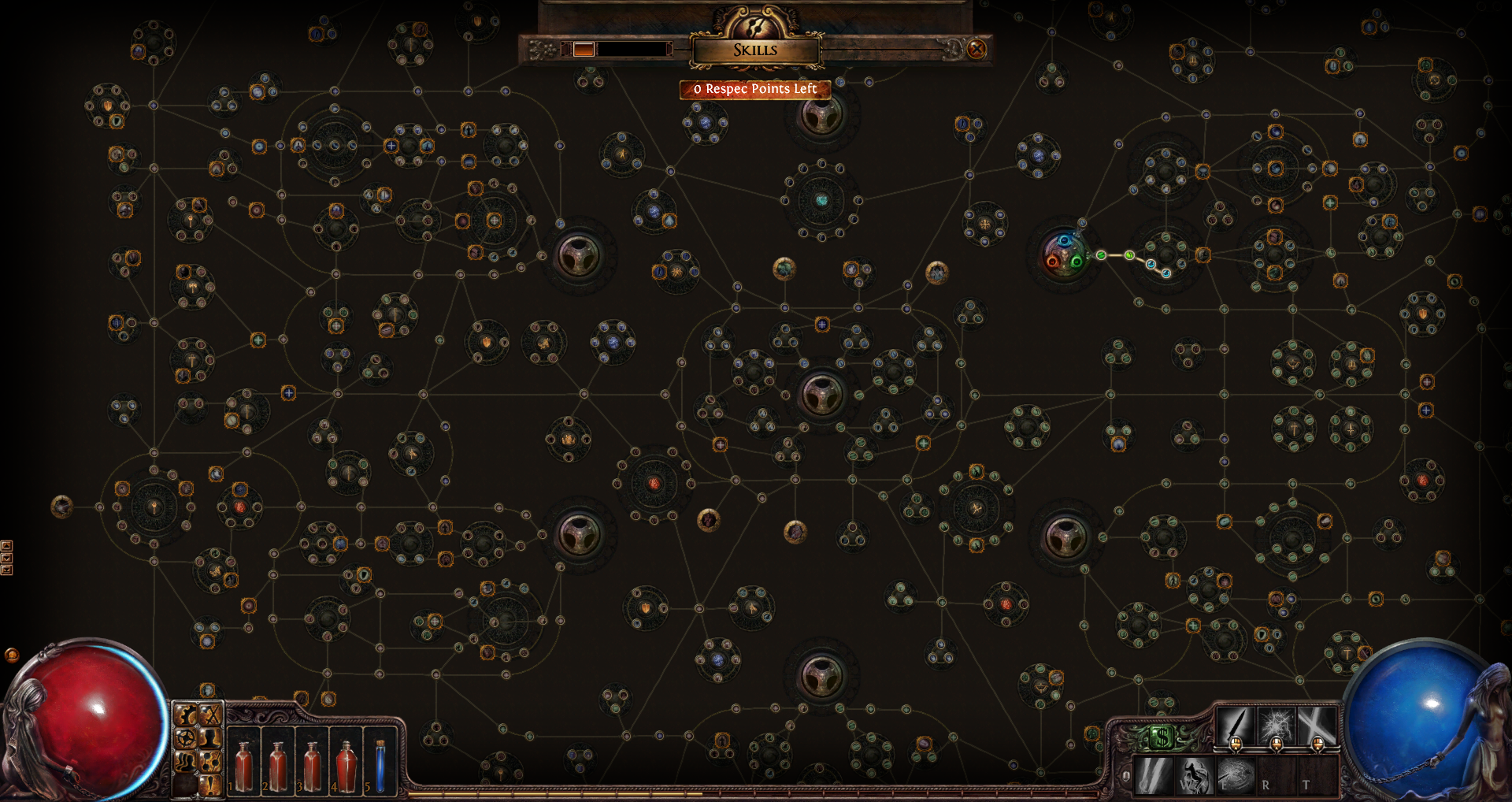This screenshot has height=802, width=1512.
Task: Select the sword attack skill icon
Action: [1236, 725]
